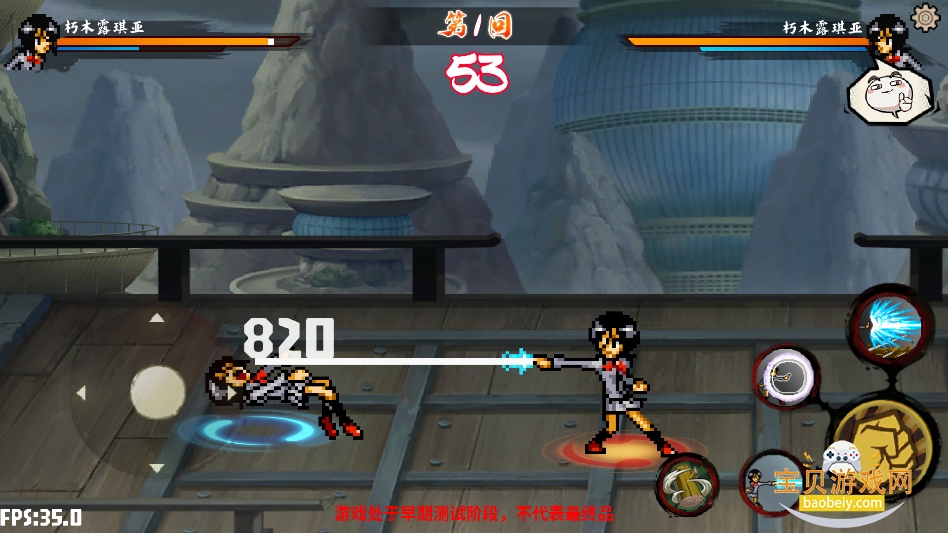948x533 pixels.
Task: Tap the virtual joystick's right arrow
Action: [x=231, y=393]
